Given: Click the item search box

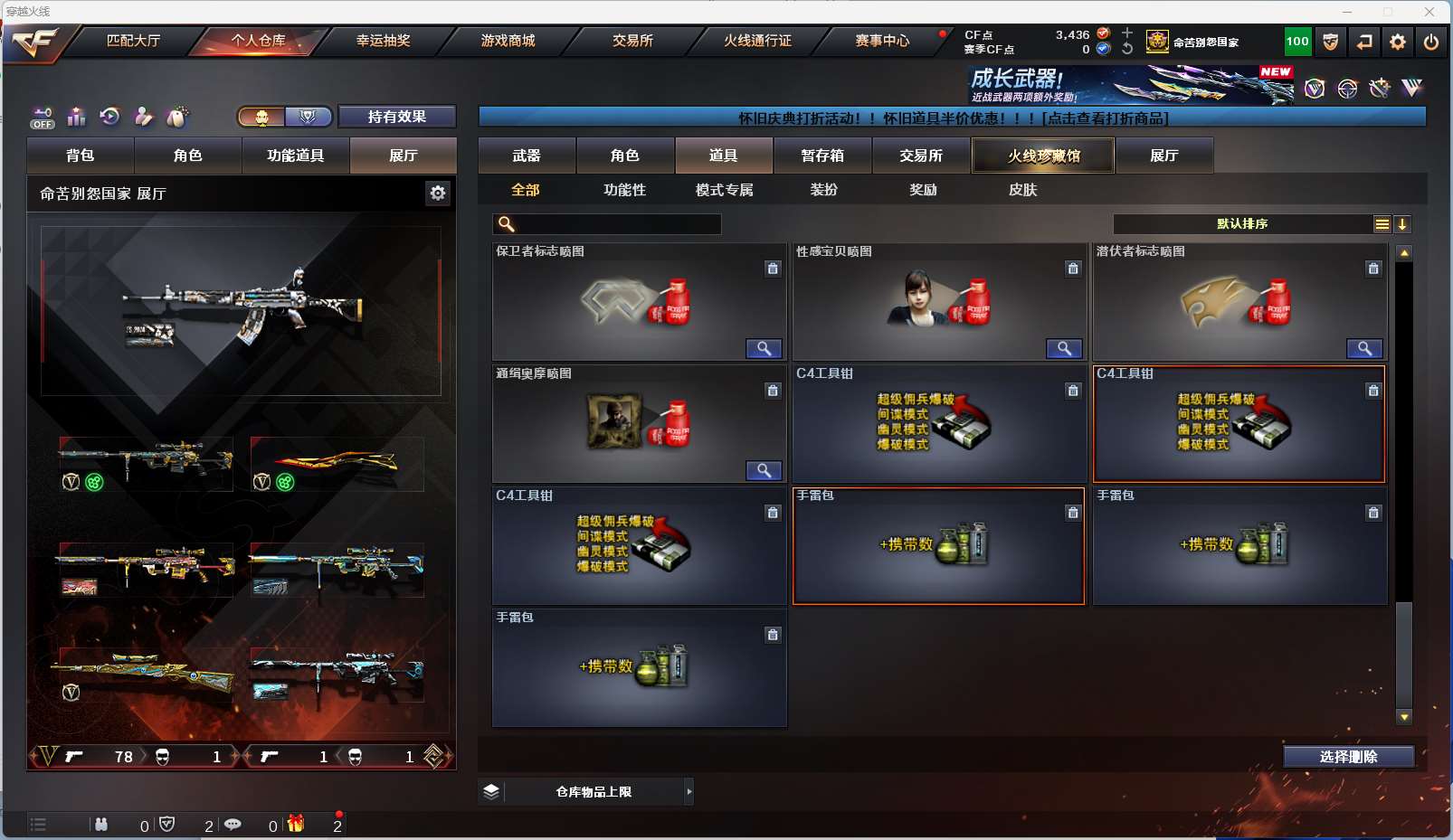Looking at the screenshot, I should [x=615, y=224].
